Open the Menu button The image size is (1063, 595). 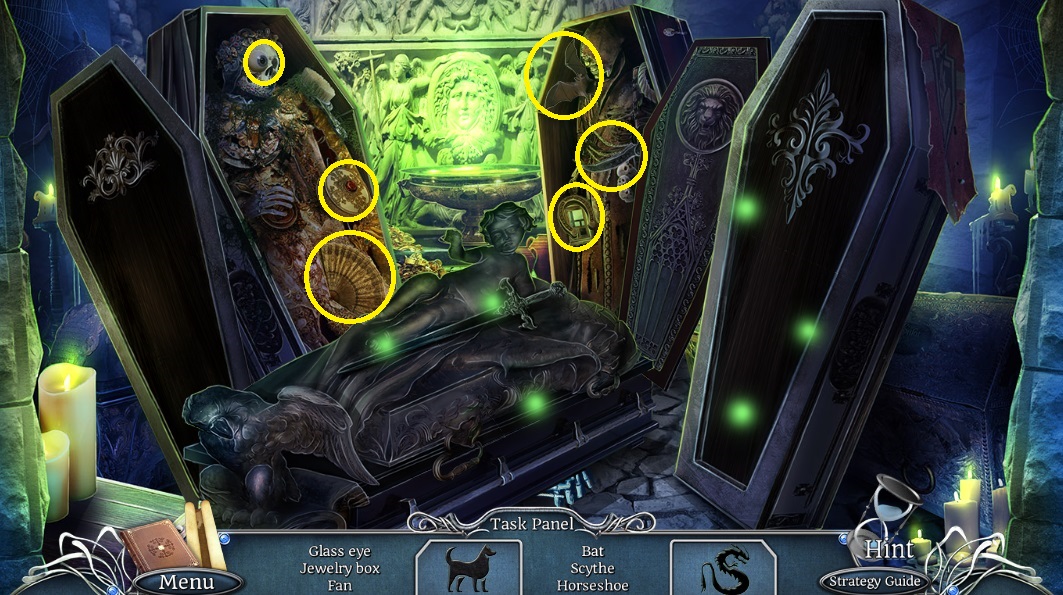pyautogui.click(x=187, y=581)
